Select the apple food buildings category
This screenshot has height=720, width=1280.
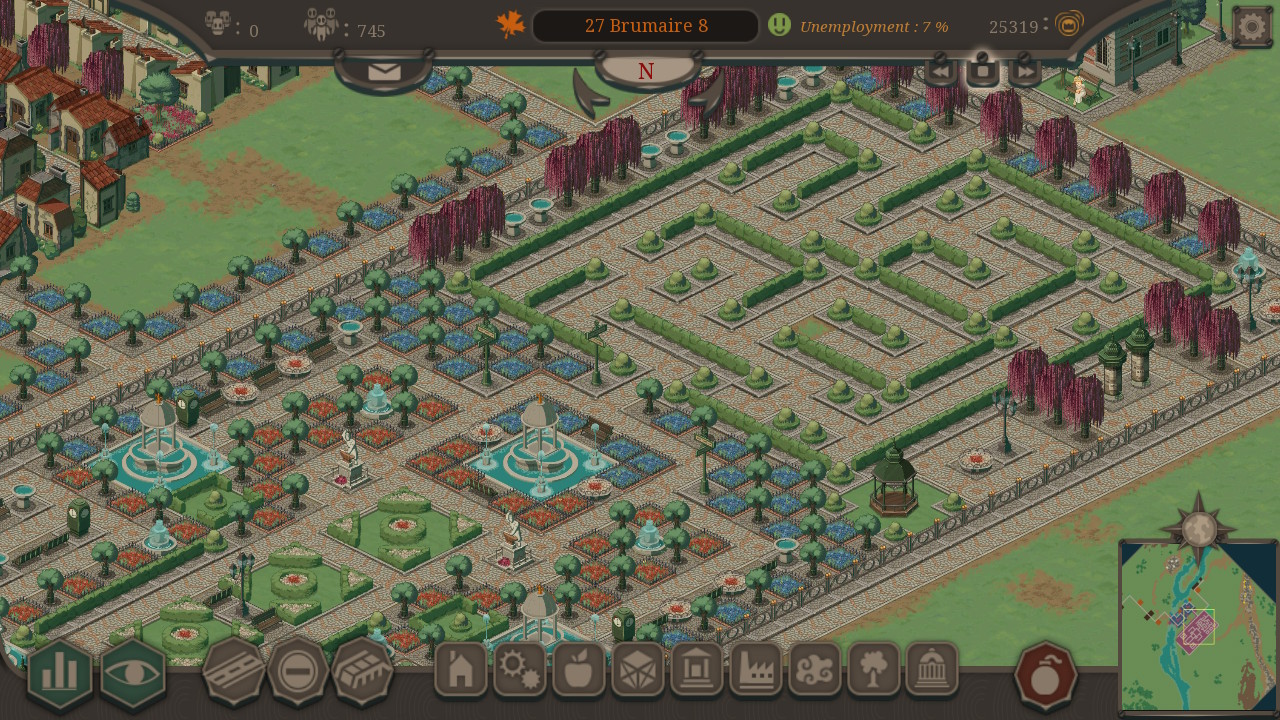[580, 671]
